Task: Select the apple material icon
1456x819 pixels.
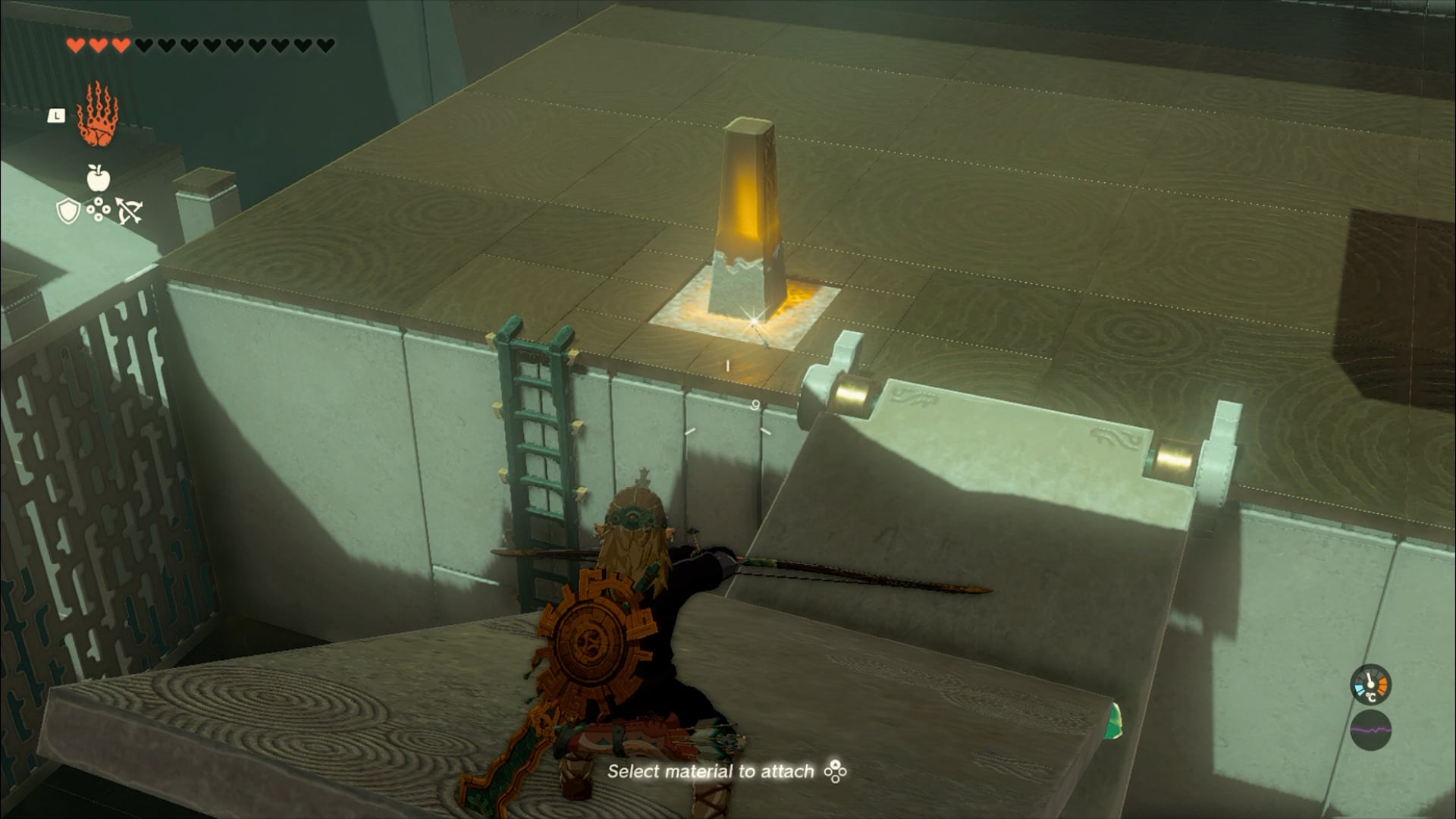Action: click(98, 178)
